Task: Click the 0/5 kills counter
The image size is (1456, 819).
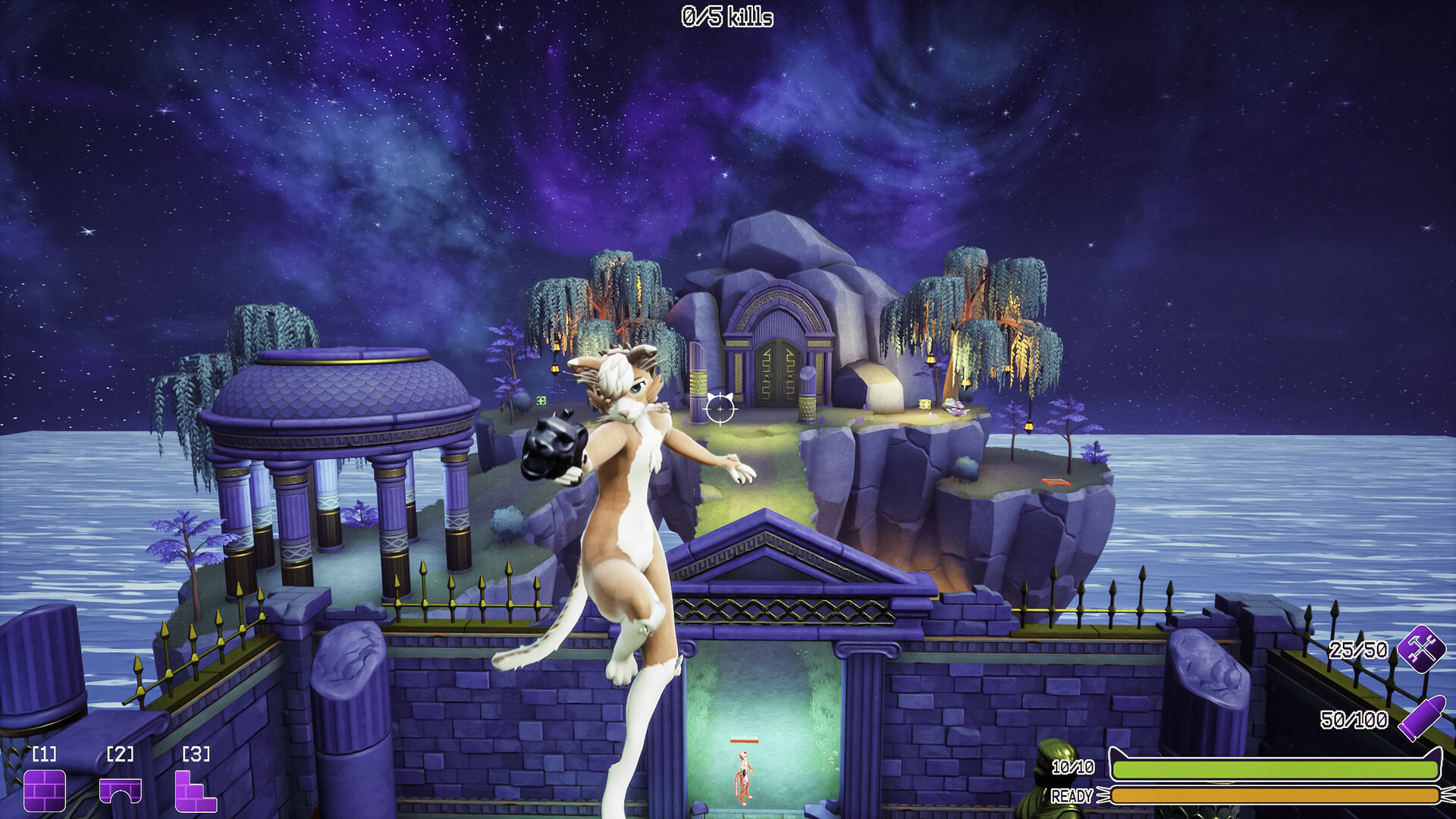Action: point(726,17)
